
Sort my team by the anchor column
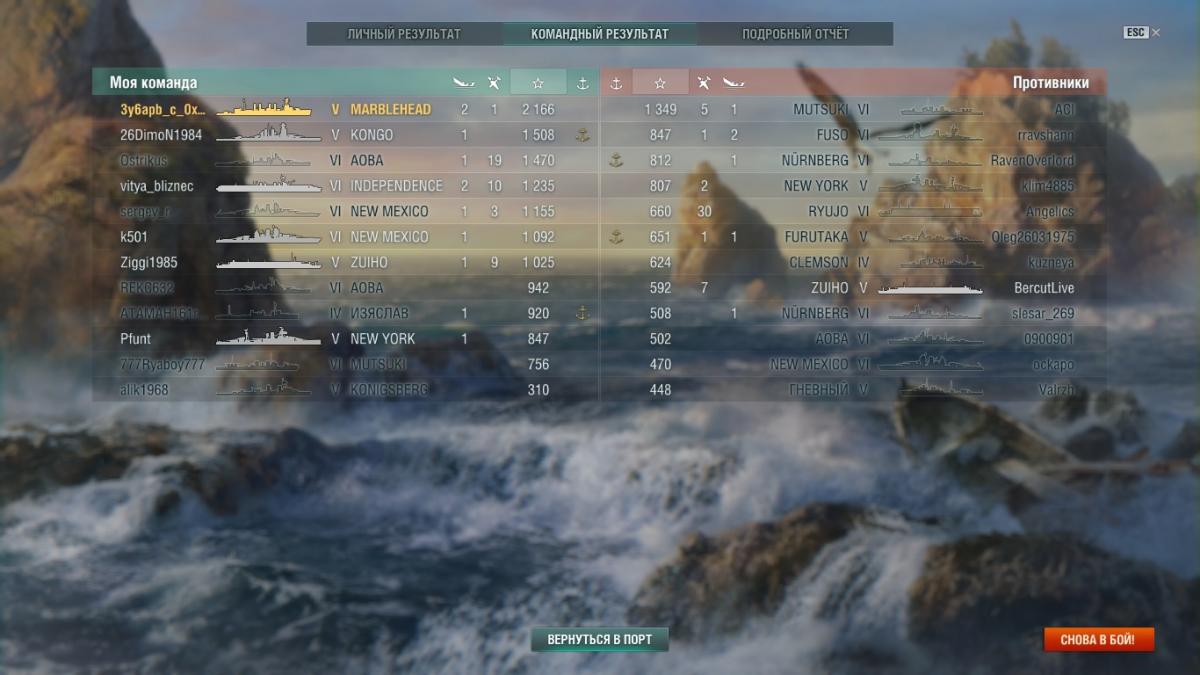(582, 83)
